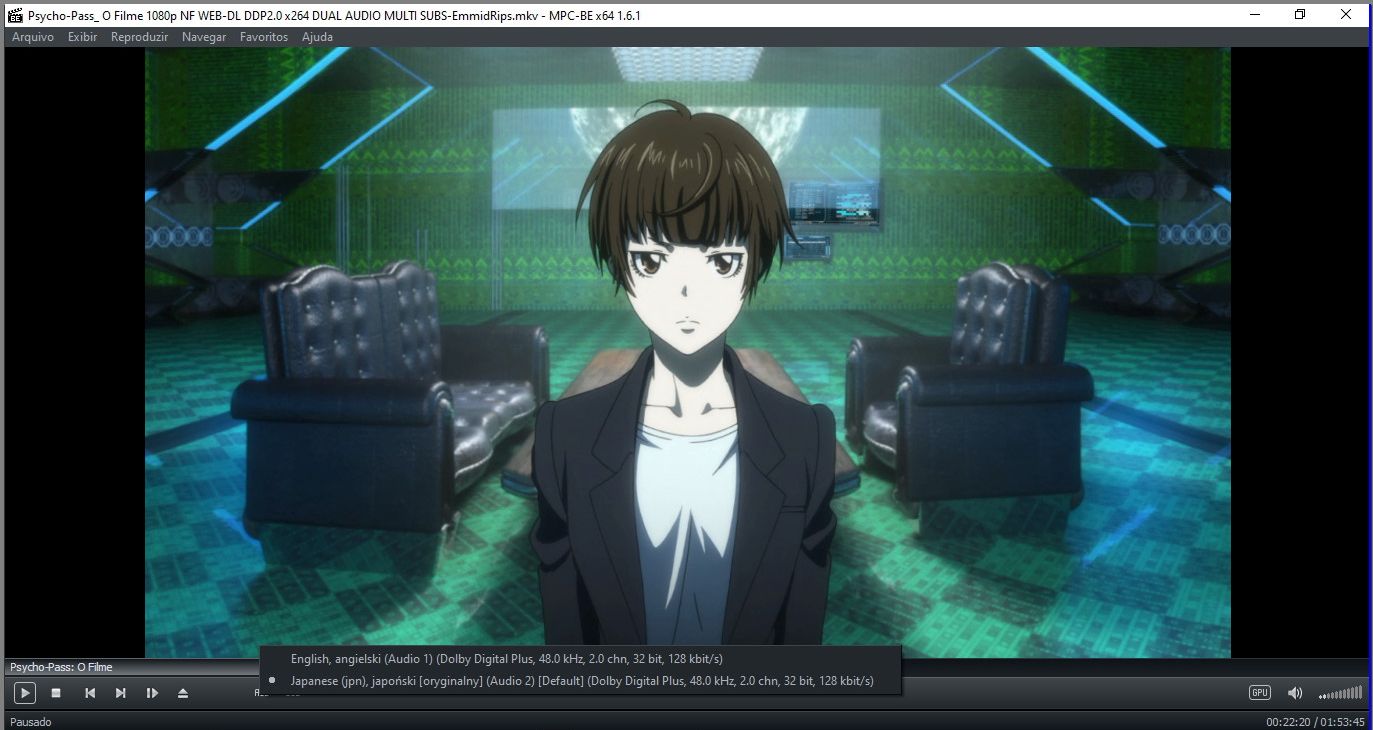This screenshot has height=730, width=1373.
Task: Select the English Audio 1 track
Action: coord(506,659)
